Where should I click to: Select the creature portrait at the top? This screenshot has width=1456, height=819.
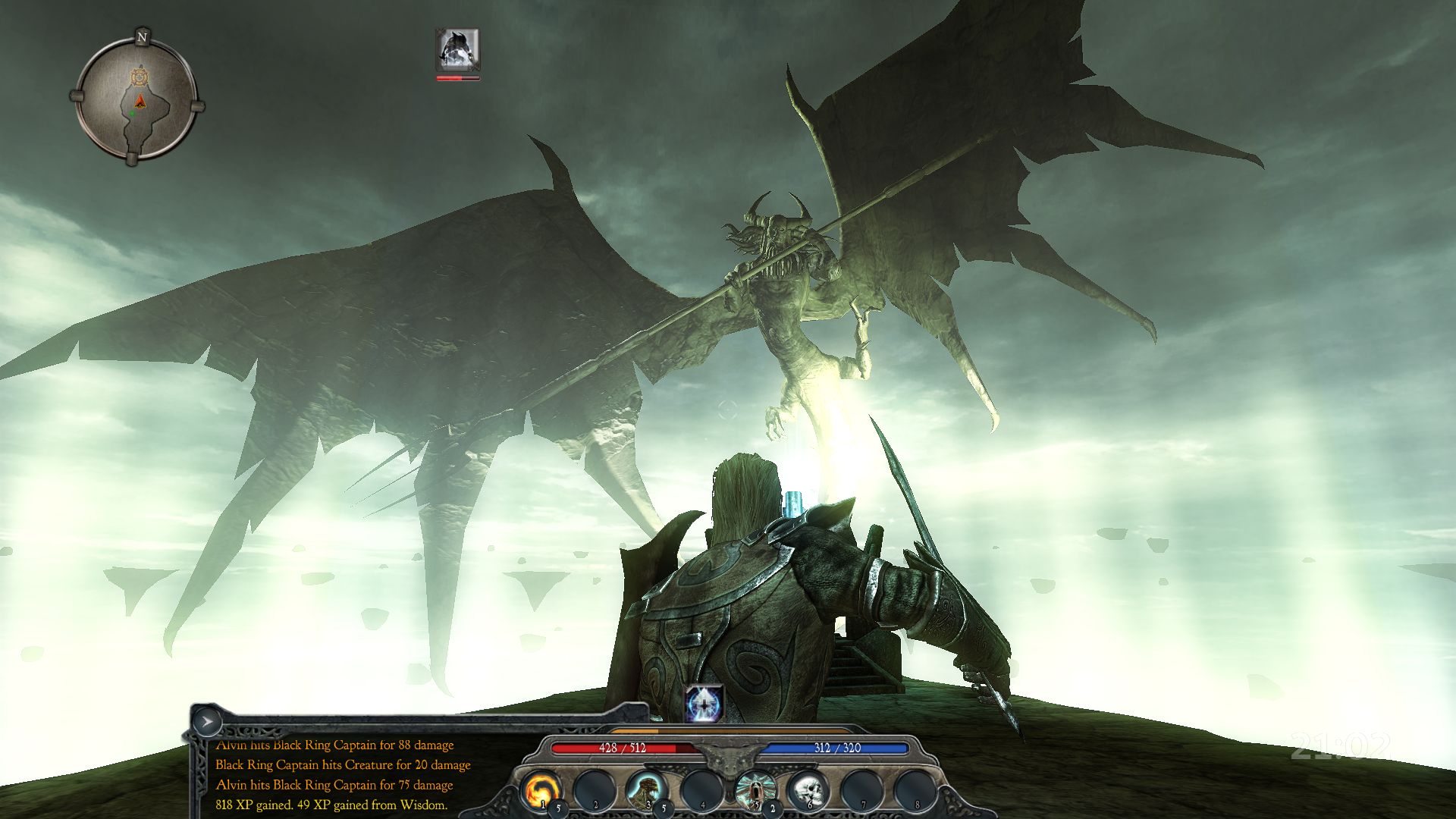(x=457, y=50)
